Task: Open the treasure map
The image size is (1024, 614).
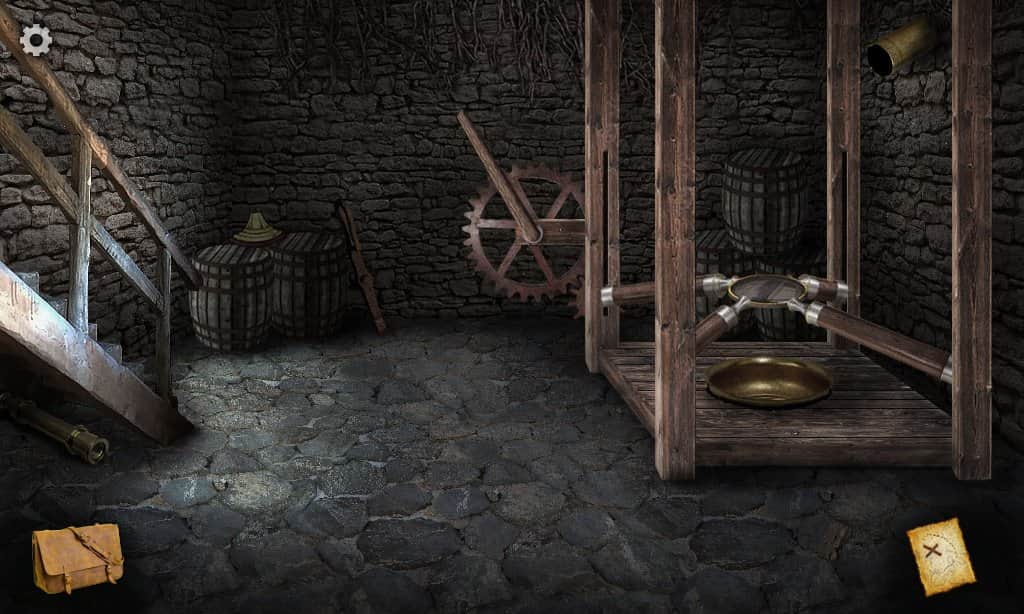Action: [940, 556]
